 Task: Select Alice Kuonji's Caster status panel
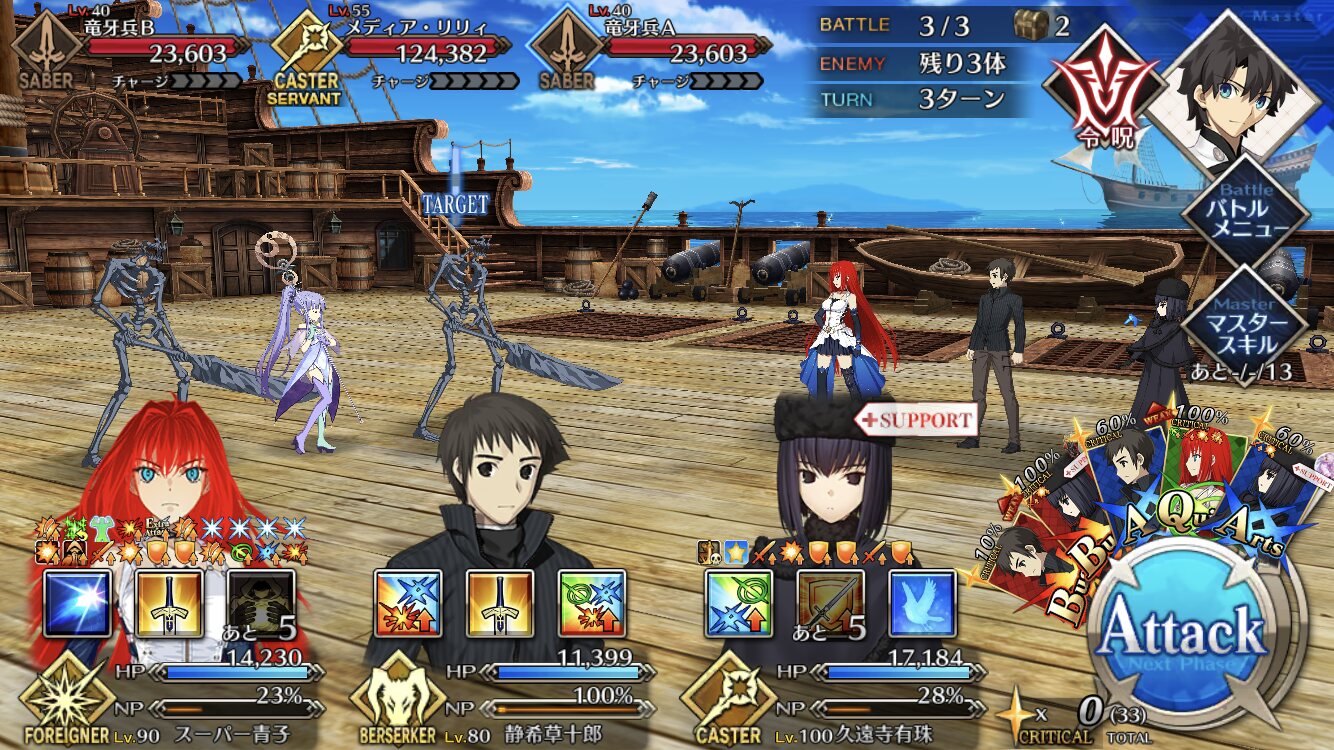click(840, 700)
